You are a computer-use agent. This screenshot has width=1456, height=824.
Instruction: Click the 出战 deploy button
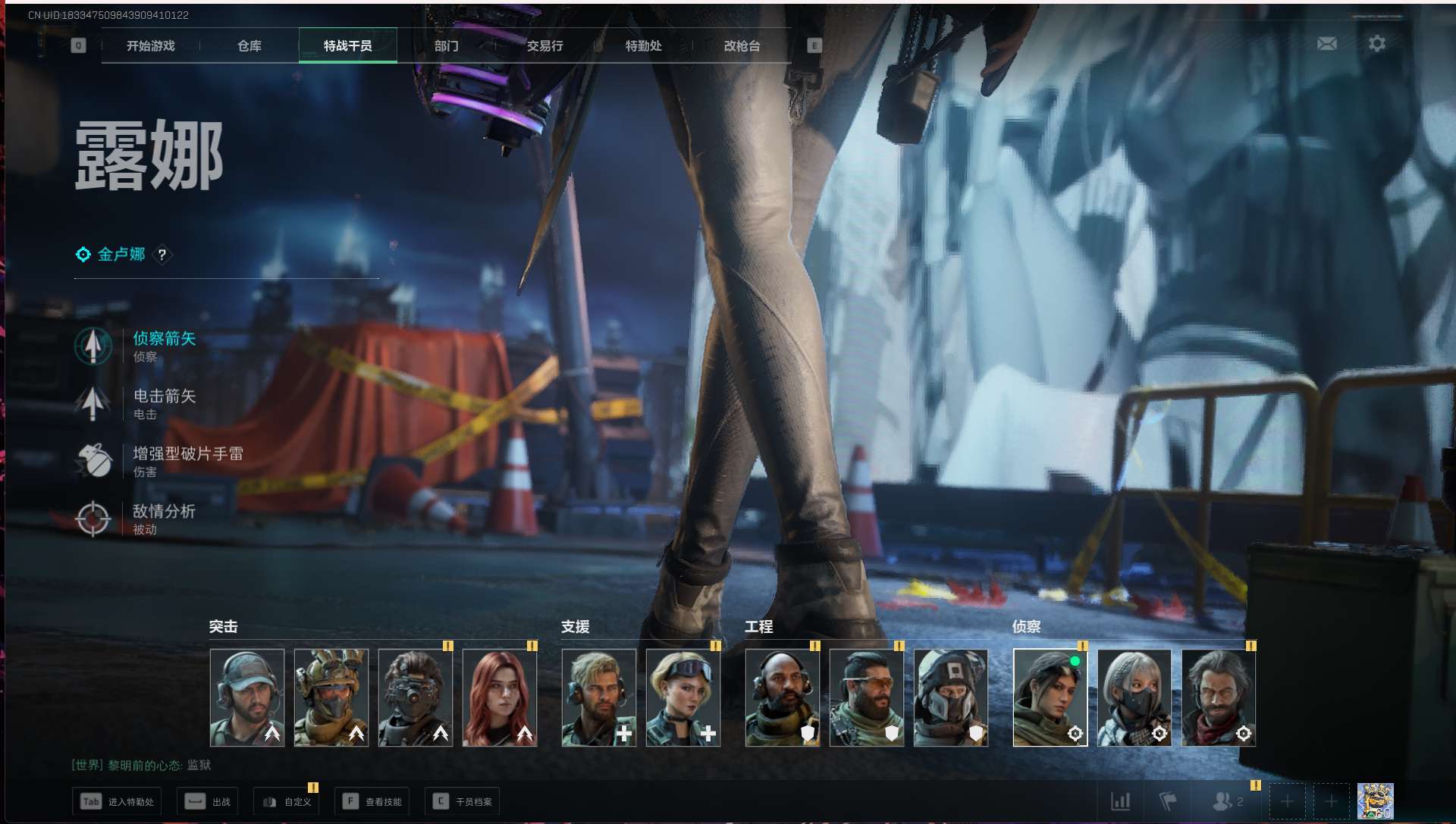(207, 801)
